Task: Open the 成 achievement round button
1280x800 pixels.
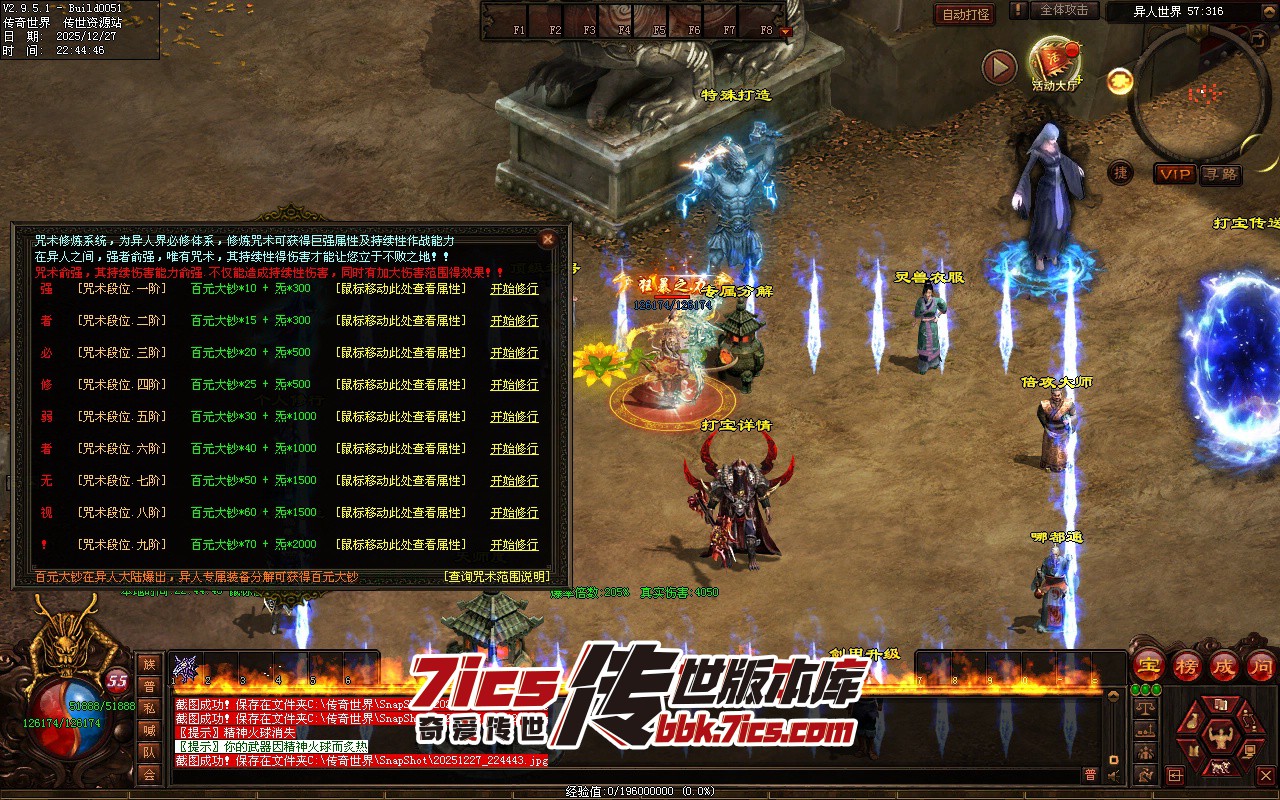Action: click(x=1224, y=664)
